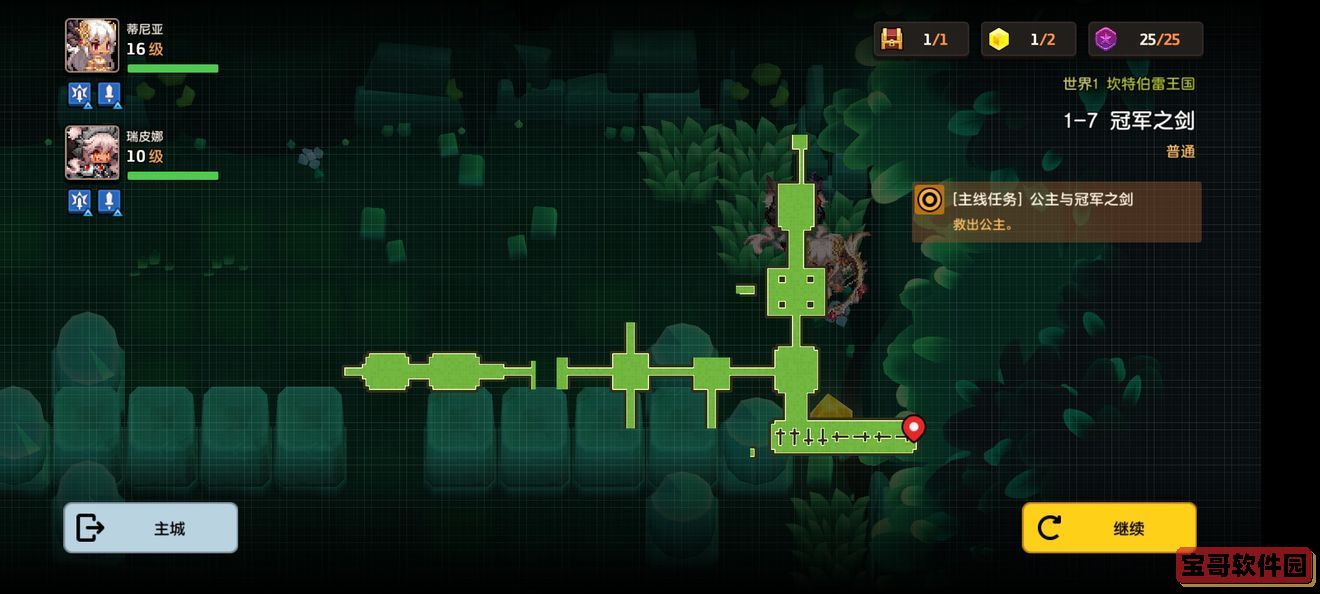Check the purple star coin counter
Image resolution: width=1320 pixels, height=594 pixels.
[x=1145, y=40]
